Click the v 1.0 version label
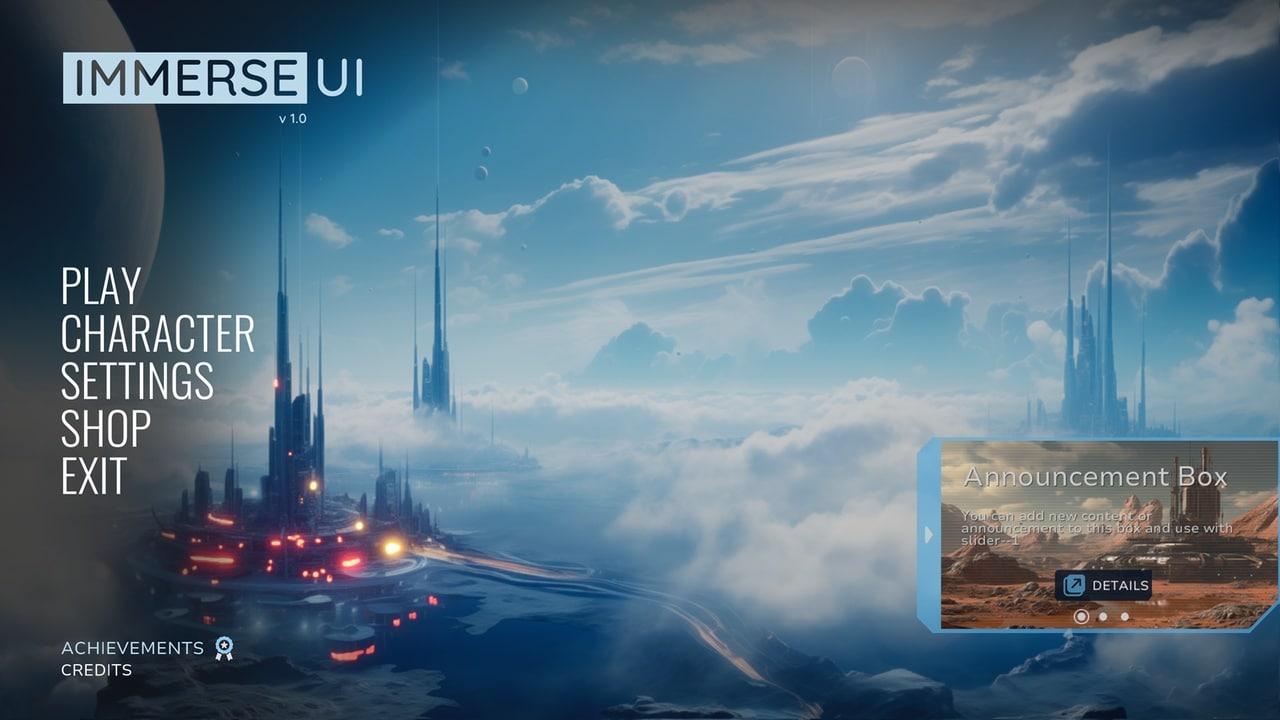Image resolution: width=1280 pixels, height=720 pixels. (x=291, y=117)
